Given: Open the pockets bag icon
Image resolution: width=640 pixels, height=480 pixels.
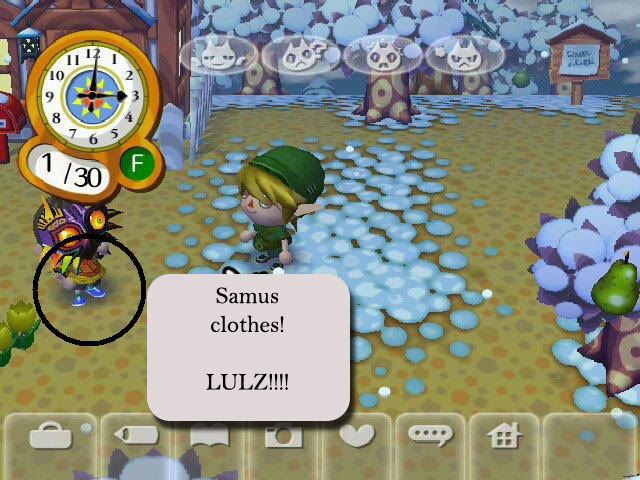Looking at the screenshot, I should coord(45,437).
